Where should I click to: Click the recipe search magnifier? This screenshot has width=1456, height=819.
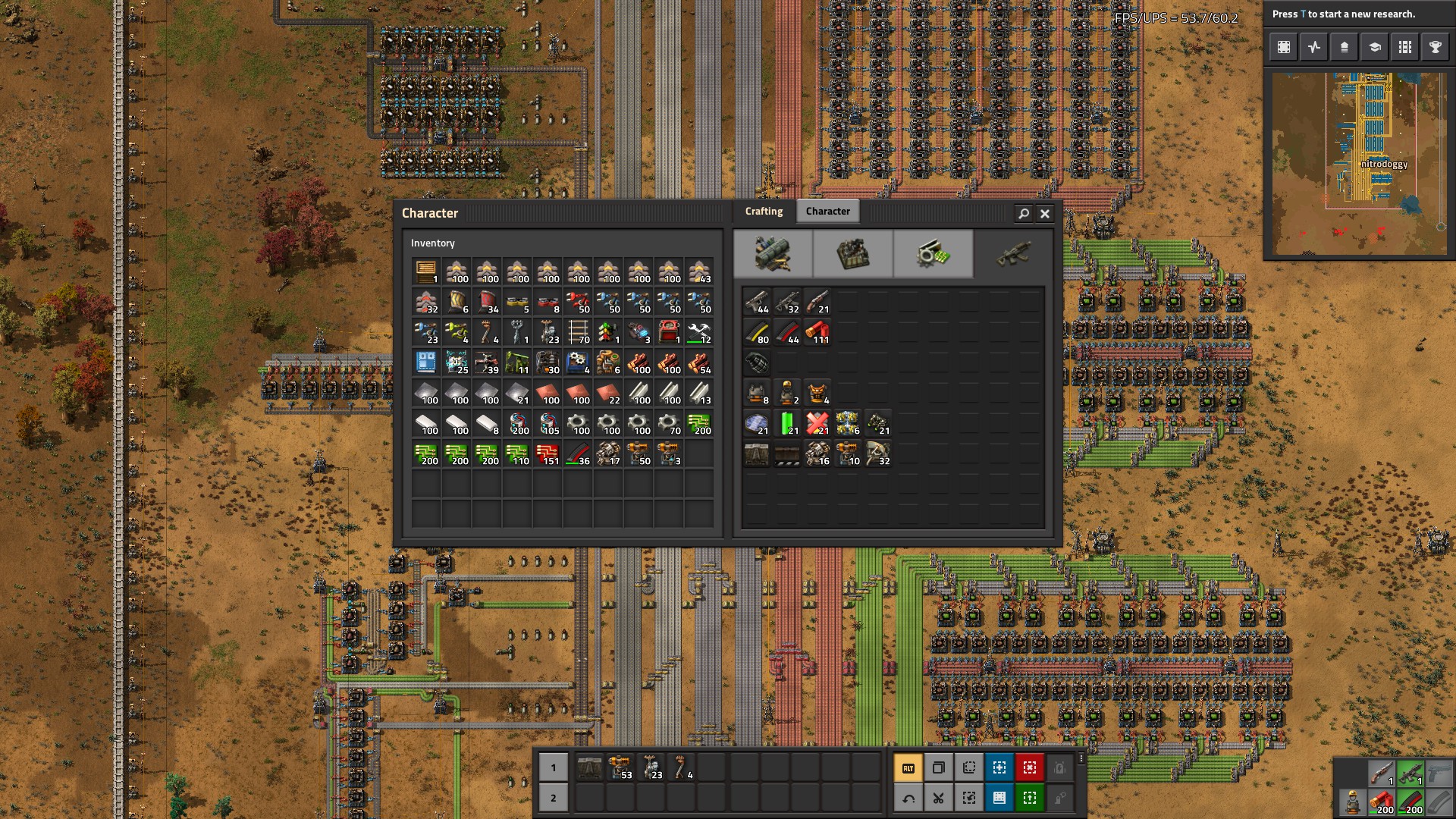[x=1023, y=215]
